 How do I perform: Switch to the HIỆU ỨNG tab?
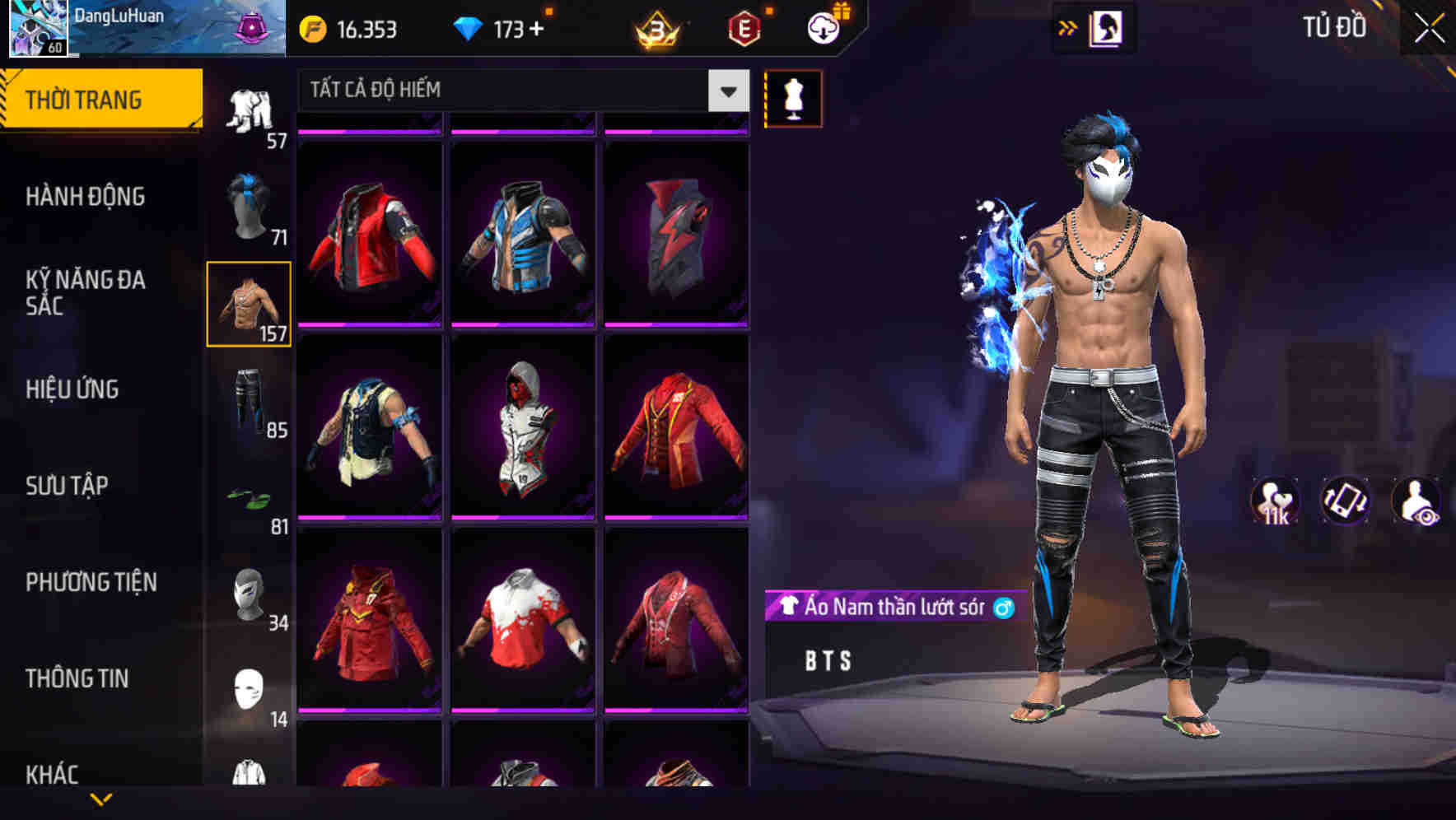point(72,389)
